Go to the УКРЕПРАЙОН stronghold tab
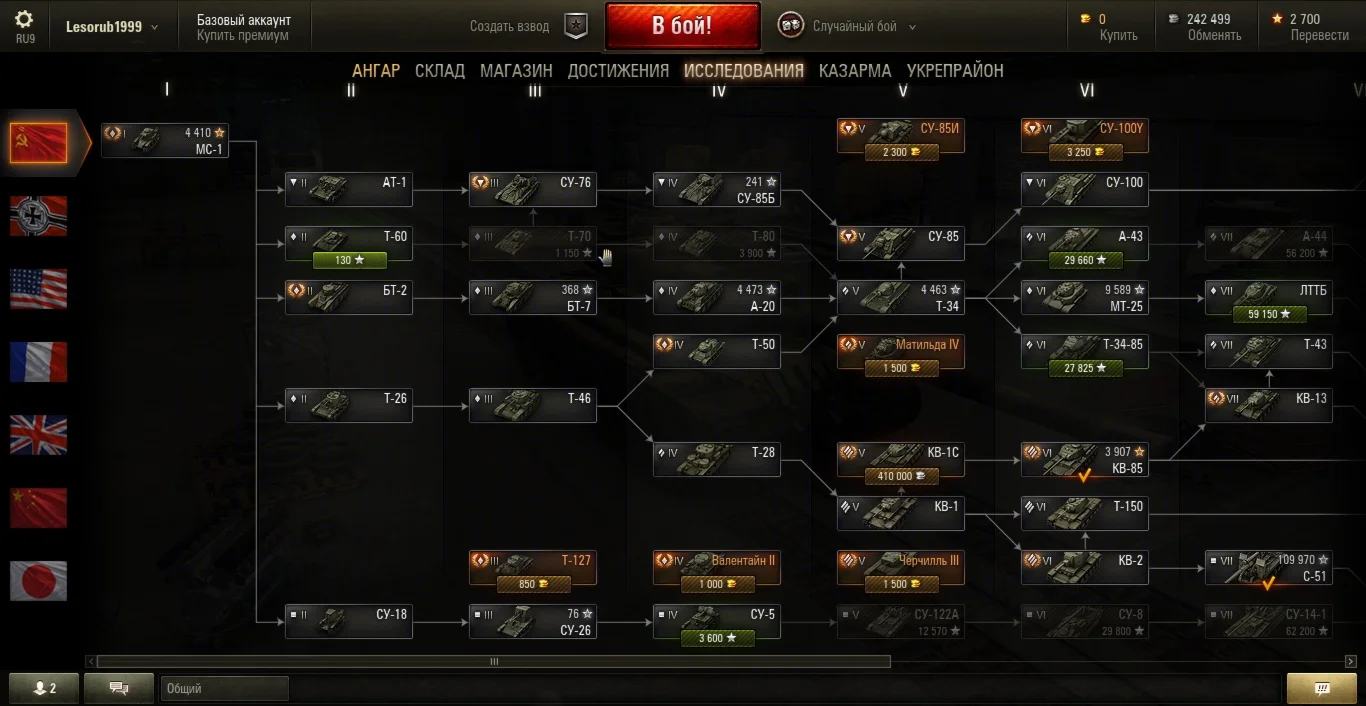Viewport: 1366px width, 706px height. (955, 70)
